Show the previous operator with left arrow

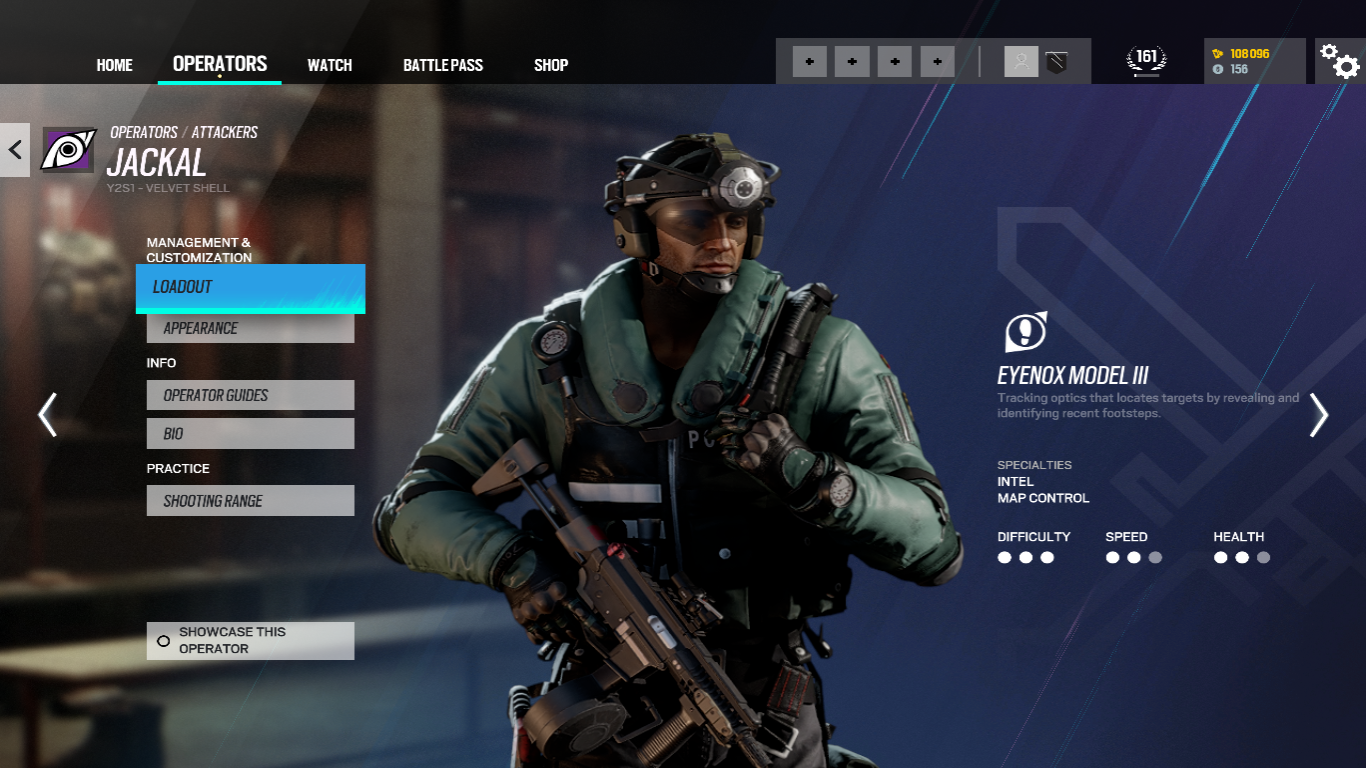click(47, 414)
